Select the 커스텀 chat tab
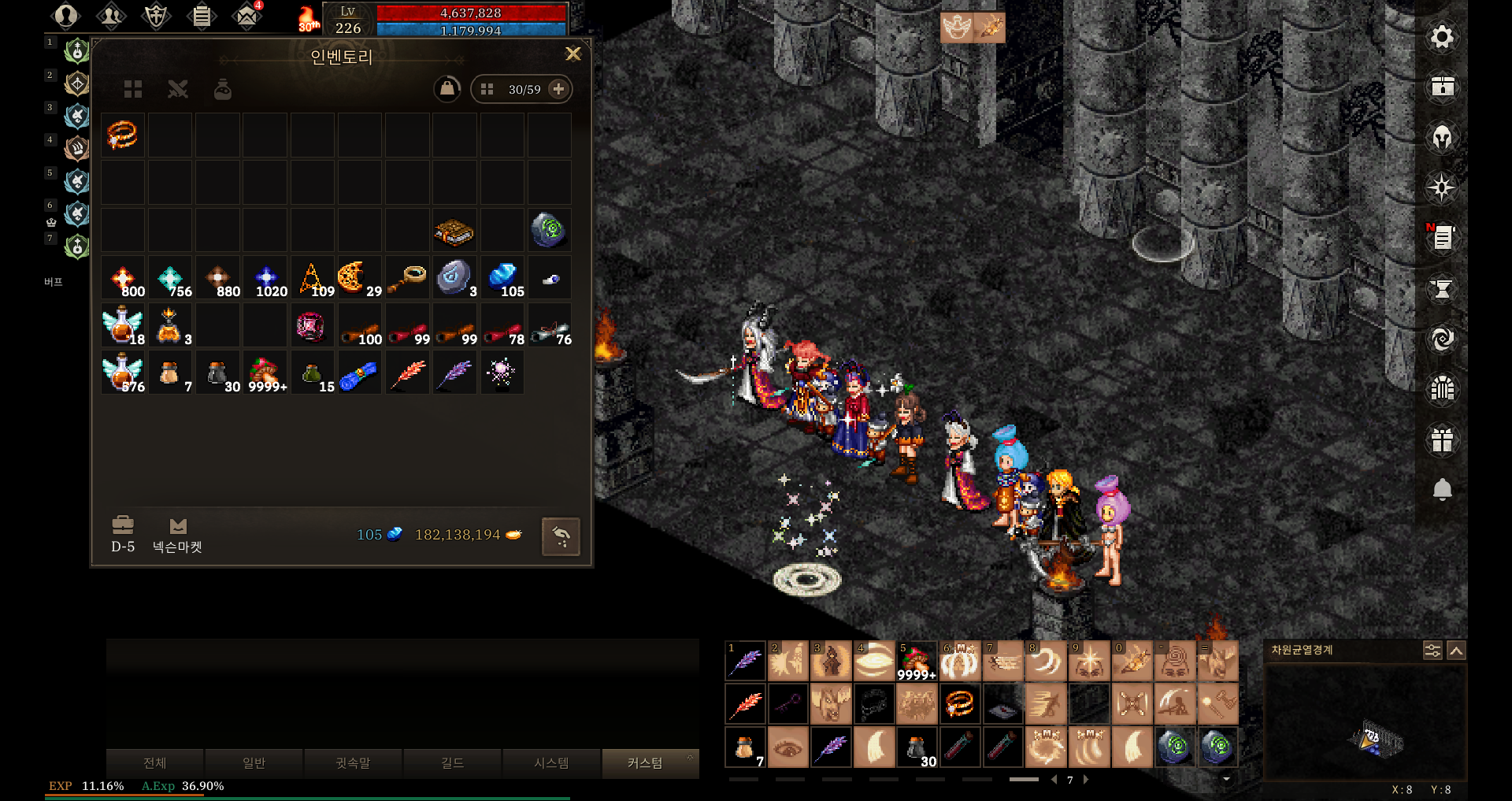Image resolution: width=1512 pixels, height=801 pixels. click(645, 763)
